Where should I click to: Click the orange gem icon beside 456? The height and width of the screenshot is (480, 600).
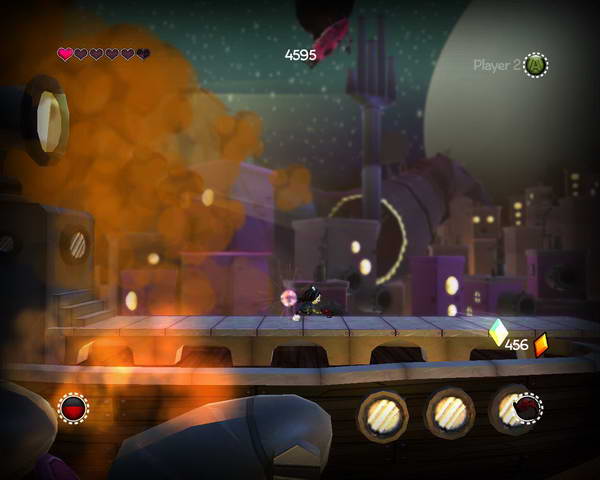tap(541, 345)
